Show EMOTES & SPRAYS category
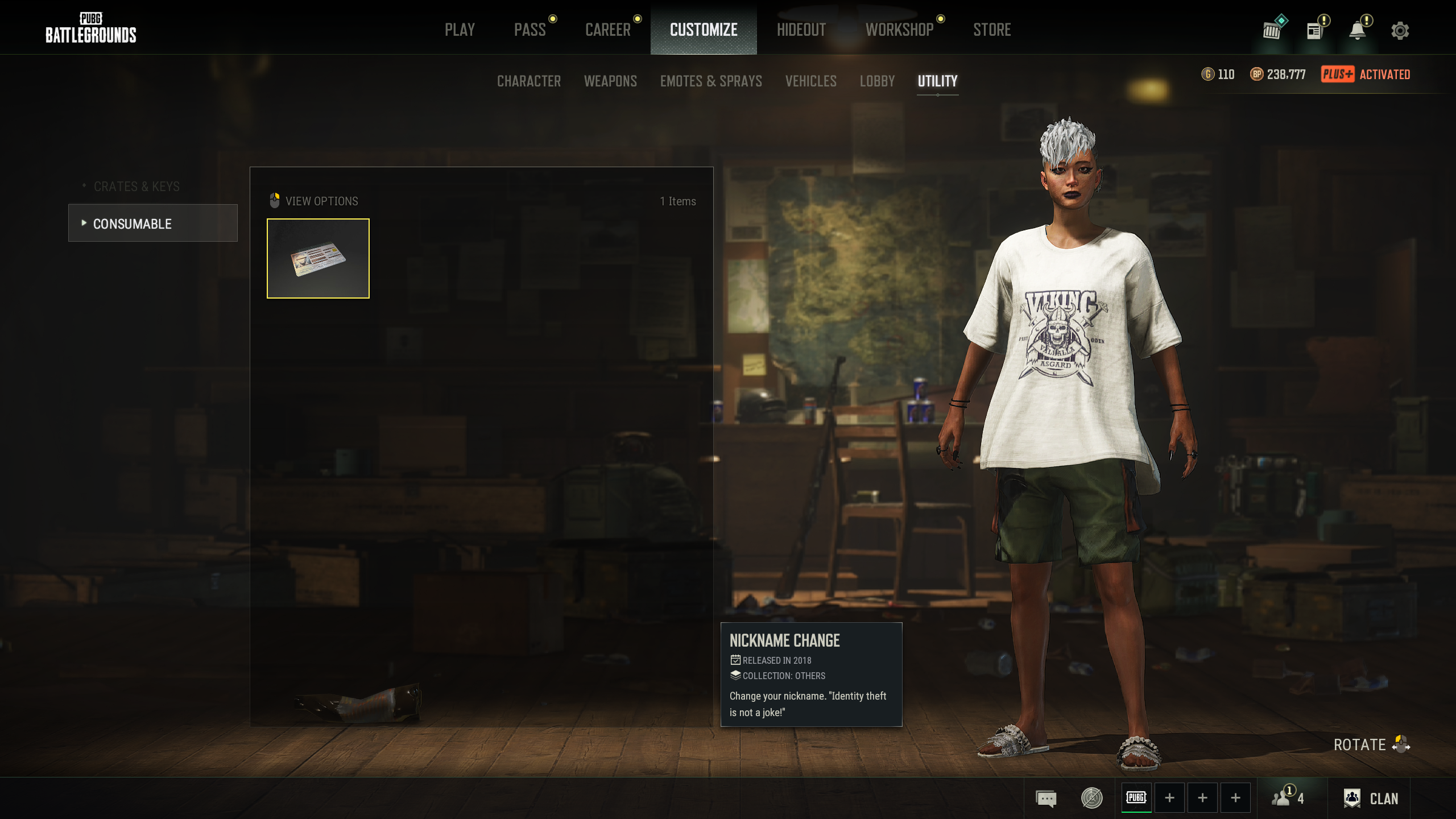Screen dimensions: 1456x819 (711, 81)
